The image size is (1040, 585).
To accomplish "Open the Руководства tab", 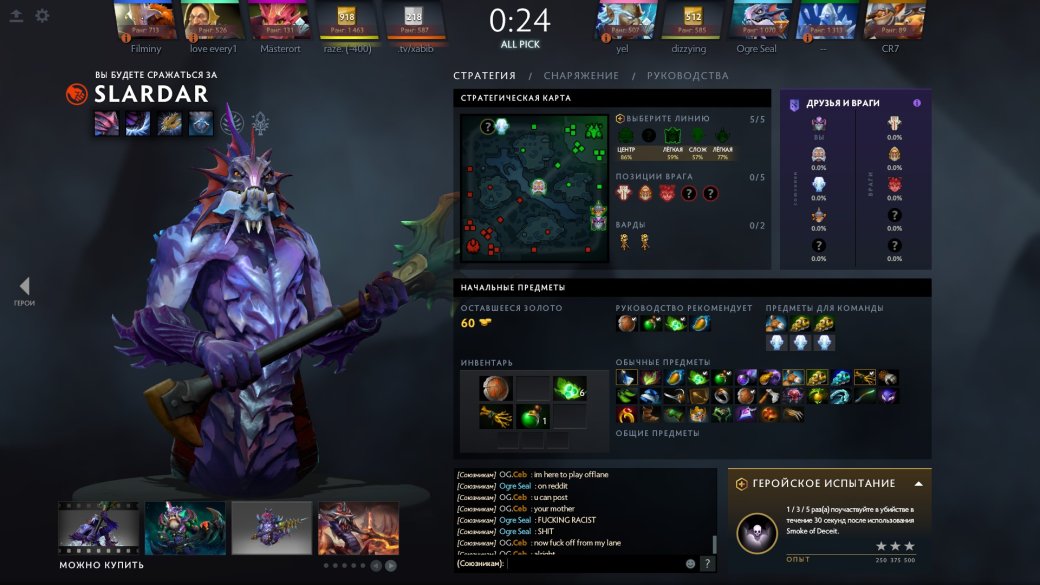I will coord(687,76).
